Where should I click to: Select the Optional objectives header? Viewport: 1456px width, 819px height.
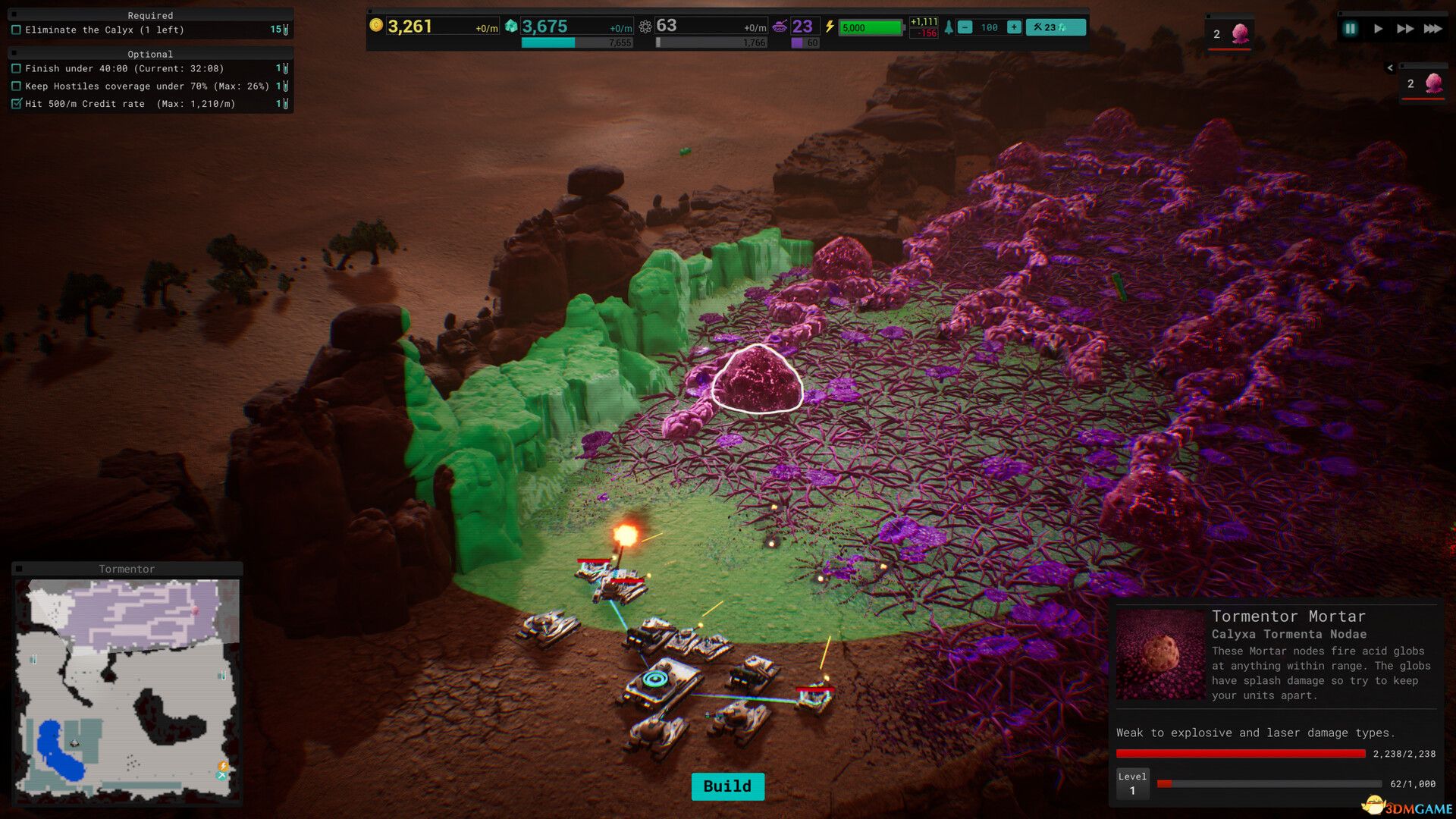coord(151,54)
